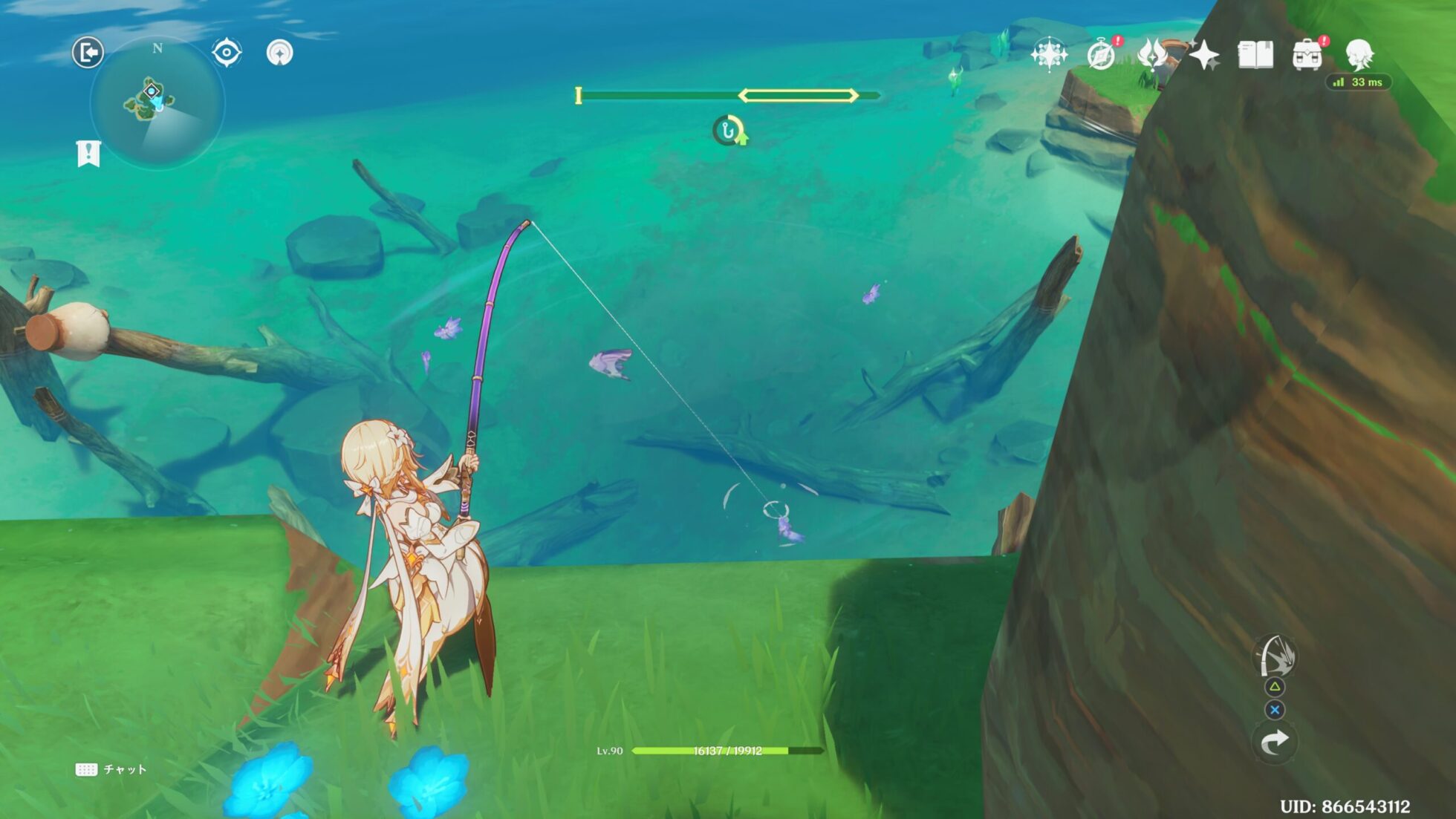The width and height of the screenshot is (1456, 819).
Task: Open the compass icon with red alert
Action: [x=1102, y=55]
